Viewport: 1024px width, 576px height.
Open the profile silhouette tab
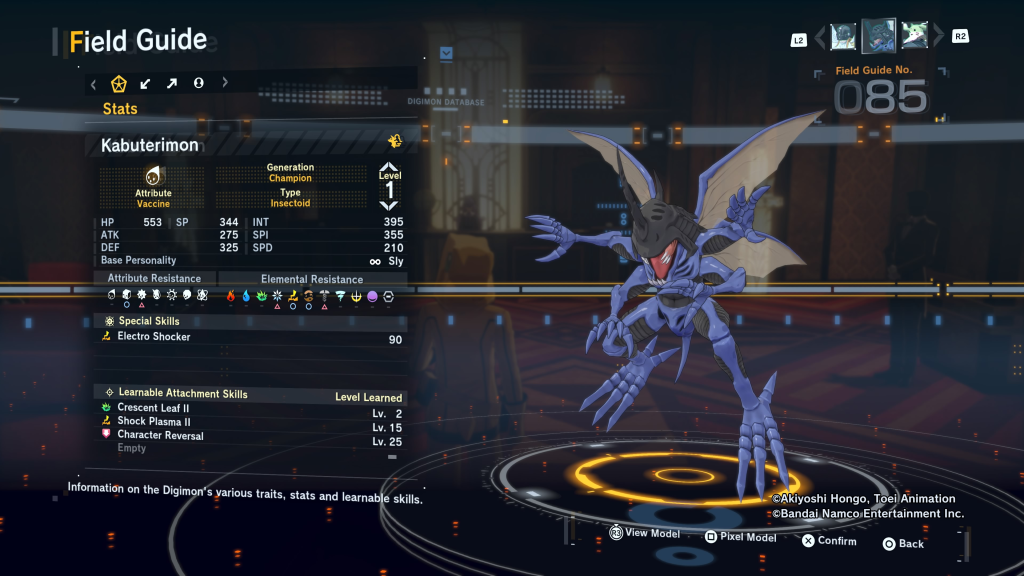[x=198, y=84]
